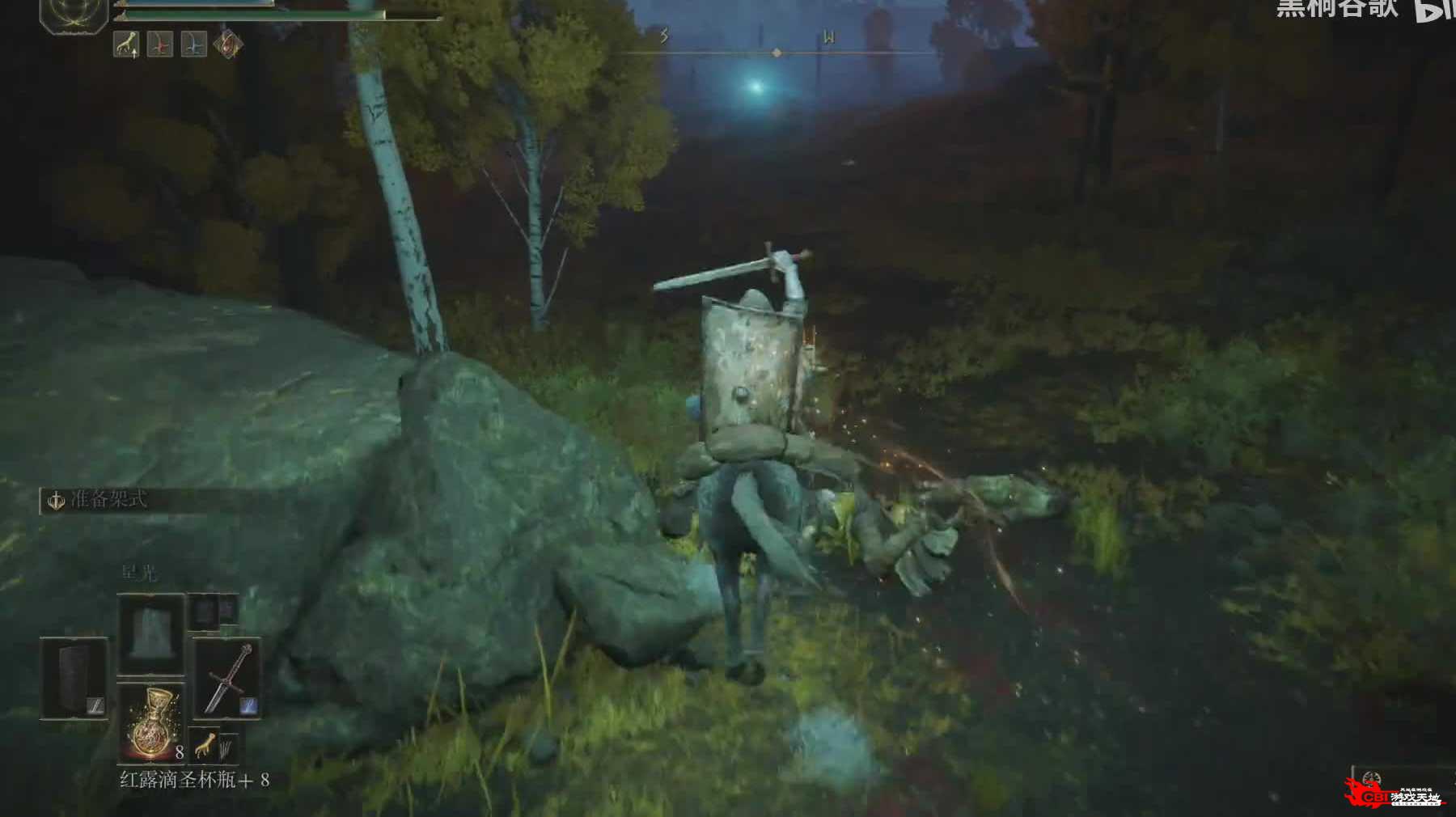Click the golden hand pouch item icon

point(205,745)
